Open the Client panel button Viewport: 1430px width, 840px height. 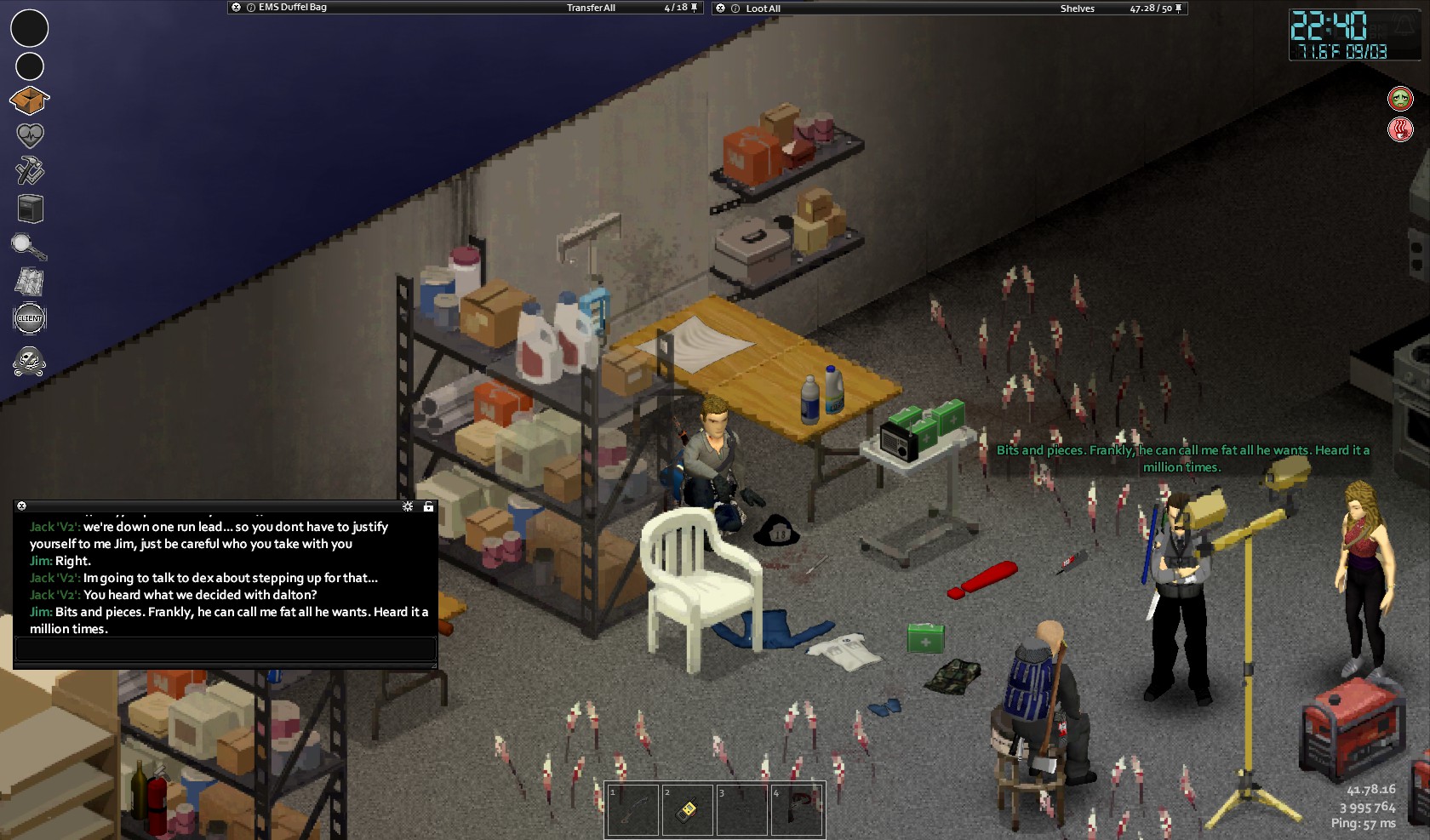(30, 318)
